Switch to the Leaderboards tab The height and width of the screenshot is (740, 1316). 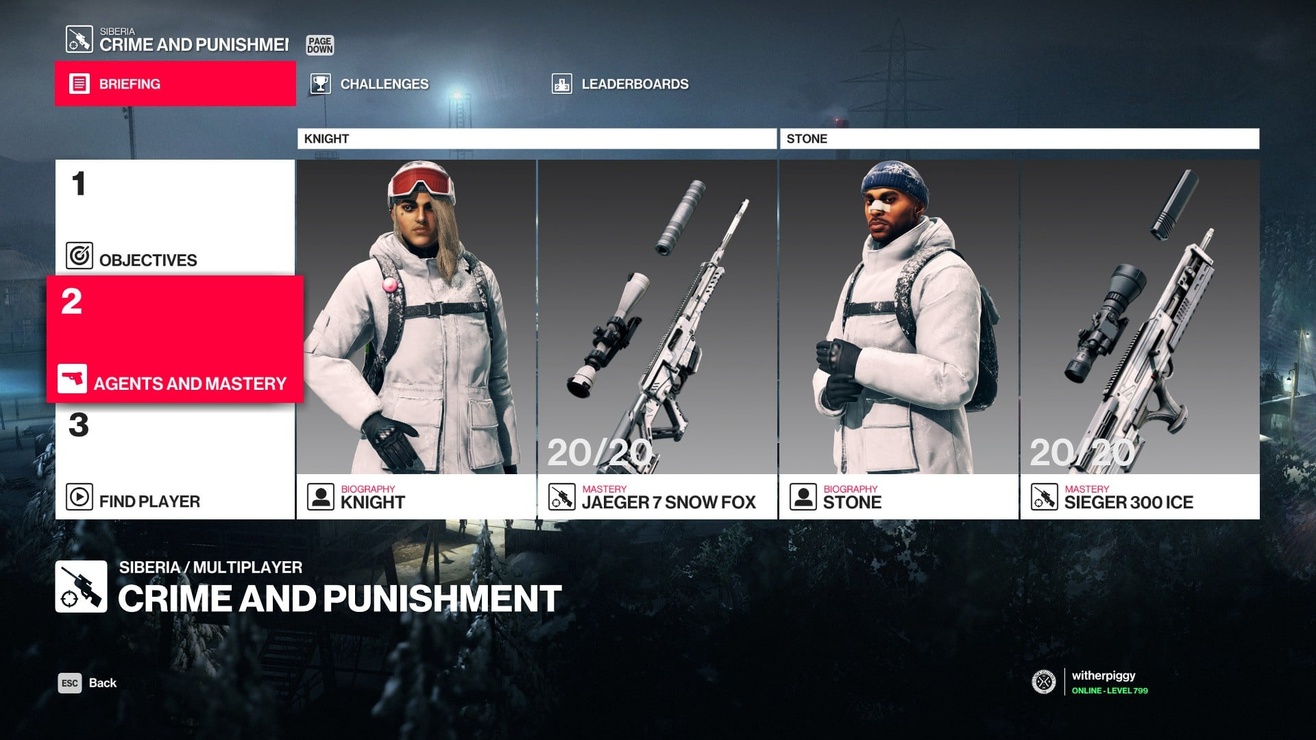[x=619, y=84]
